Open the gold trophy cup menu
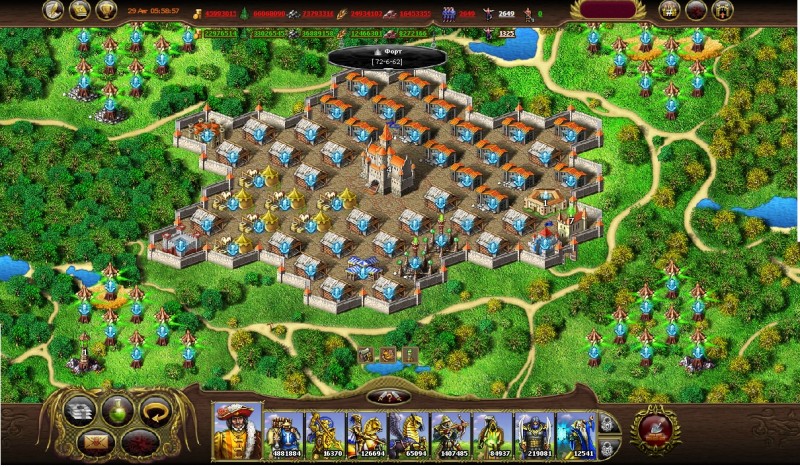800x467 pixels. point(107,10)
